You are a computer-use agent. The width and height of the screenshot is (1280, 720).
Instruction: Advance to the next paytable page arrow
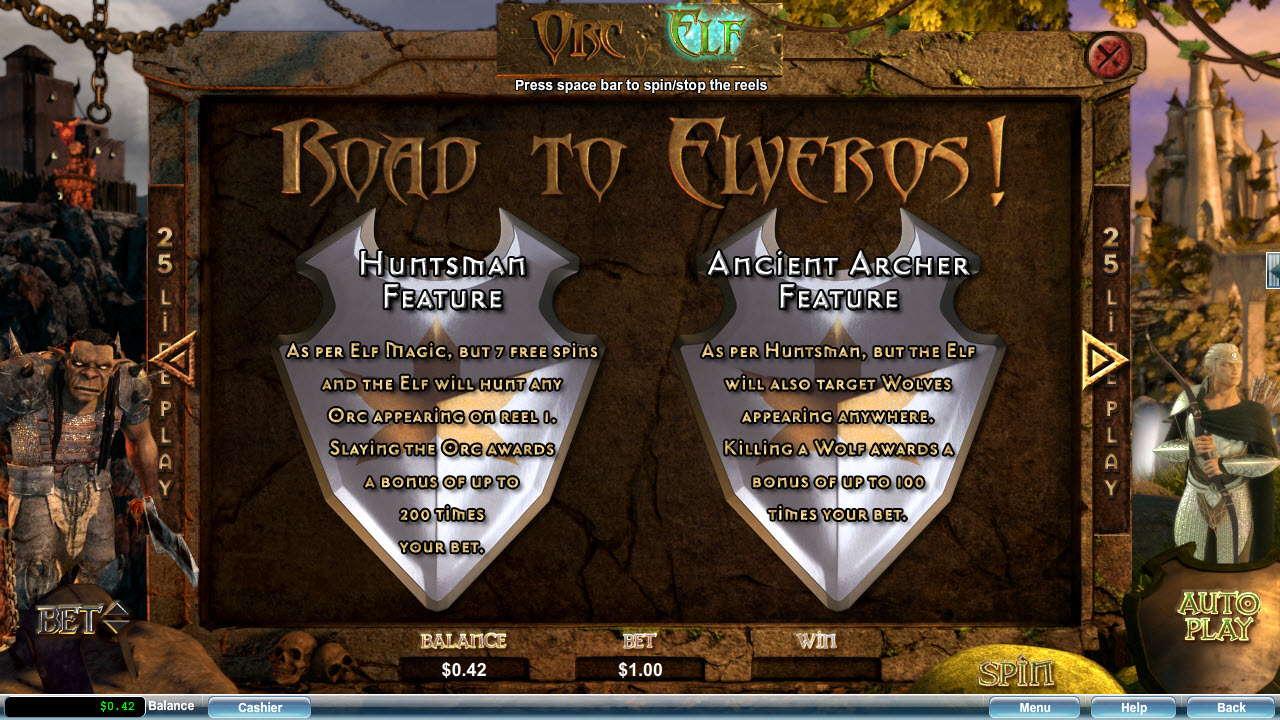pyautogui.click(x=1103, y=360)
